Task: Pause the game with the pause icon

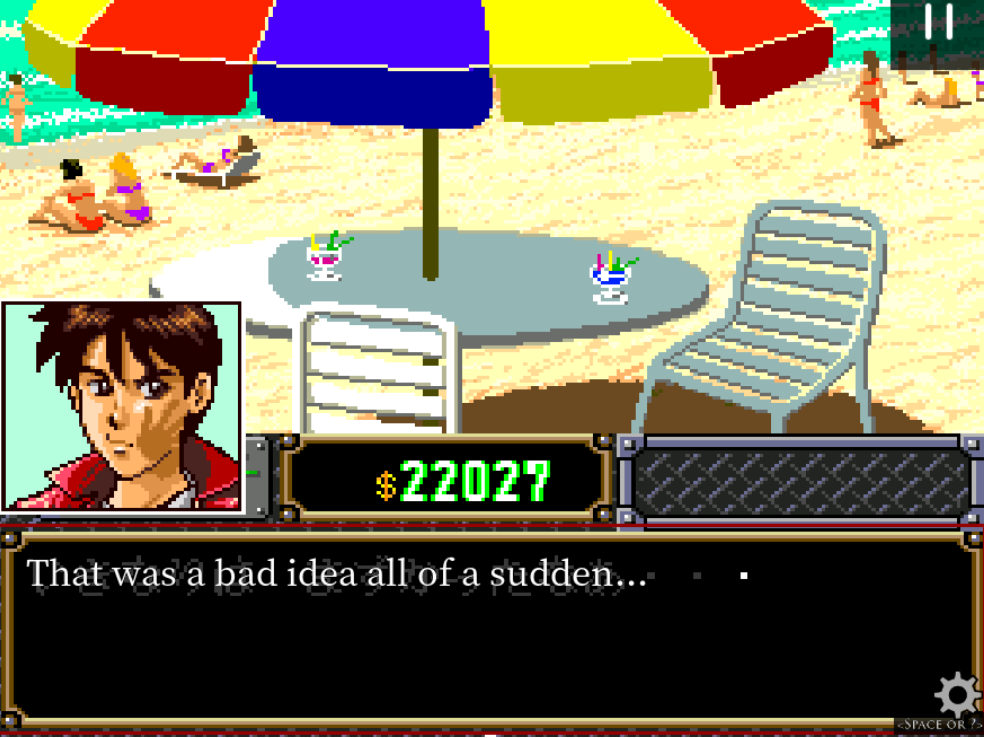Action: 938,23
